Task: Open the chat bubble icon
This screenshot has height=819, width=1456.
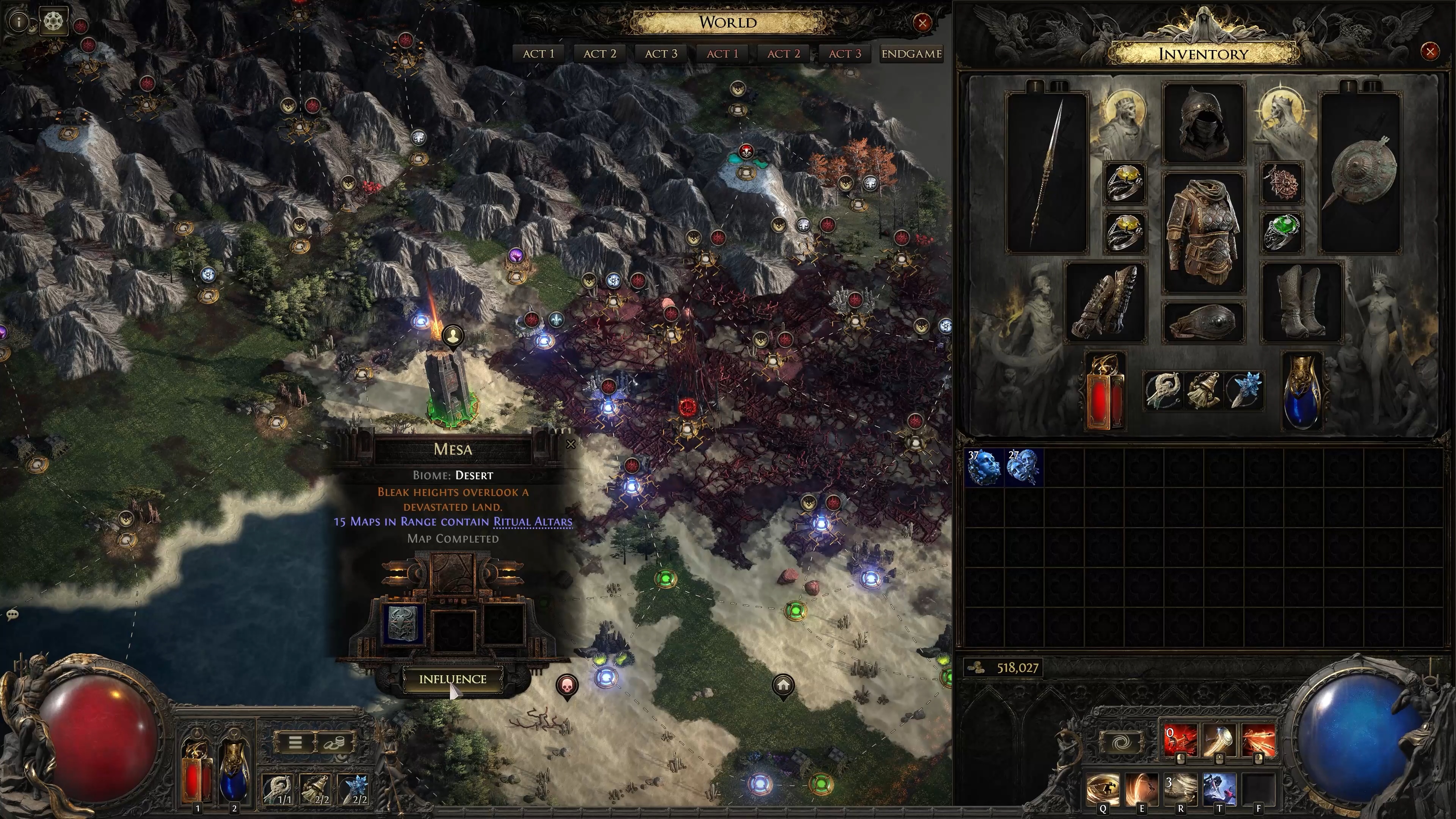Action: pyautogui.click(x=13, y=614)
